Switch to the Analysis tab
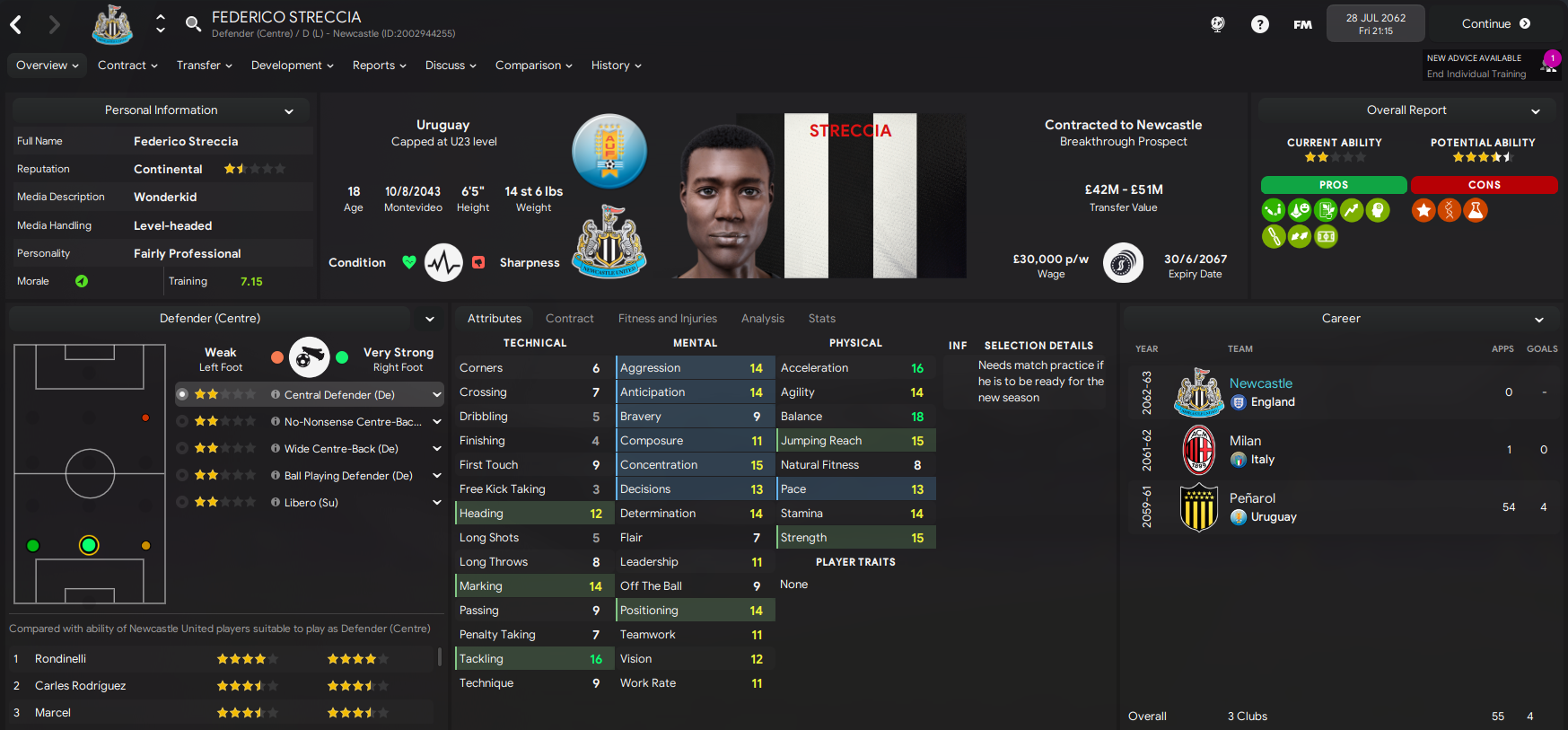This screenshot has width=1568, height=730. [762, 319]
